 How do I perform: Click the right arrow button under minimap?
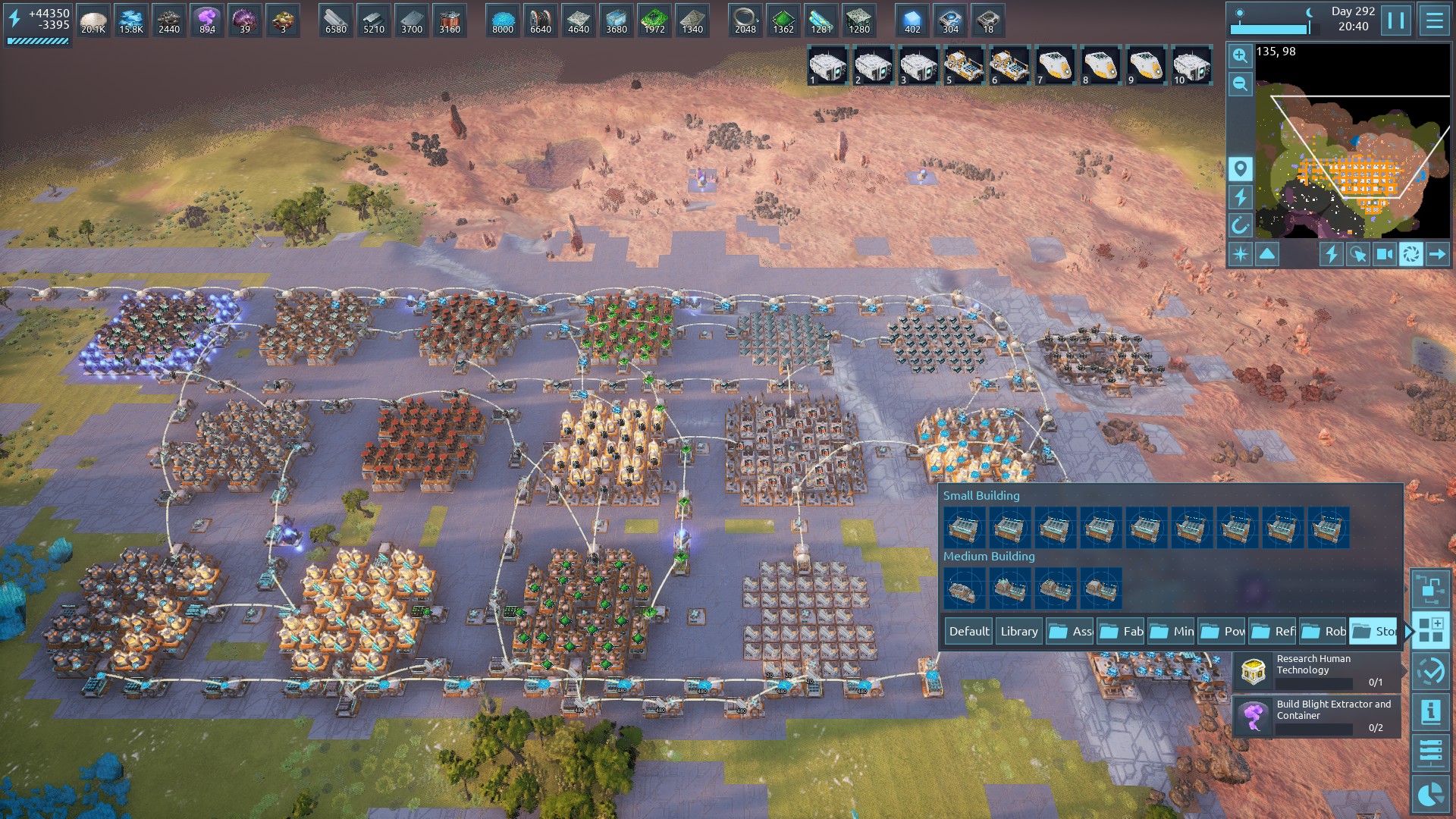[1437, 254]
